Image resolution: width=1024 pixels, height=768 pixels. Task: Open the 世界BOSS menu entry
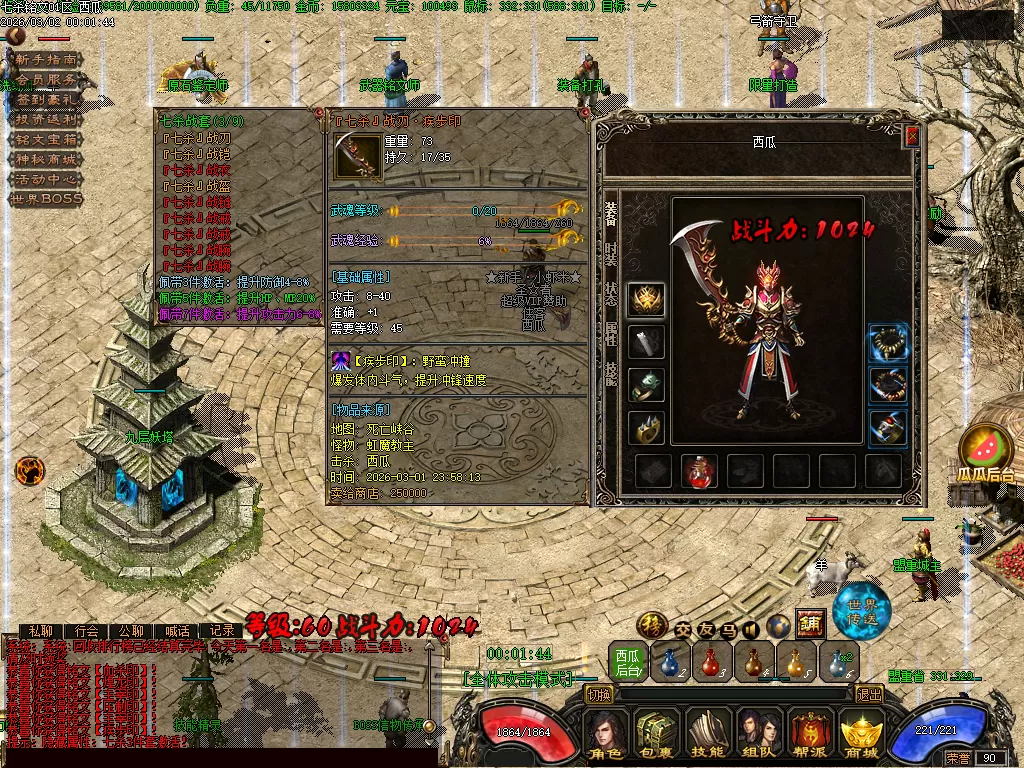click(x=45, y=199)
